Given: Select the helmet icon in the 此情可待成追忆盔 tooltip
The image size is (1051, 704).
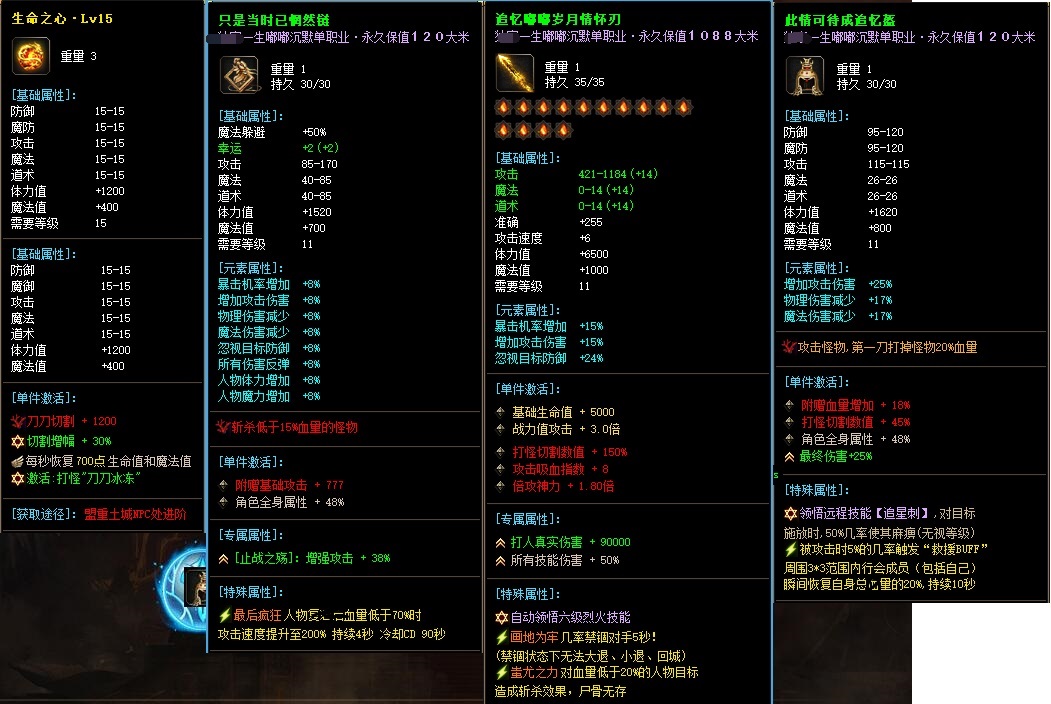Looking at the screenshot, I should [x=805, y=76].
